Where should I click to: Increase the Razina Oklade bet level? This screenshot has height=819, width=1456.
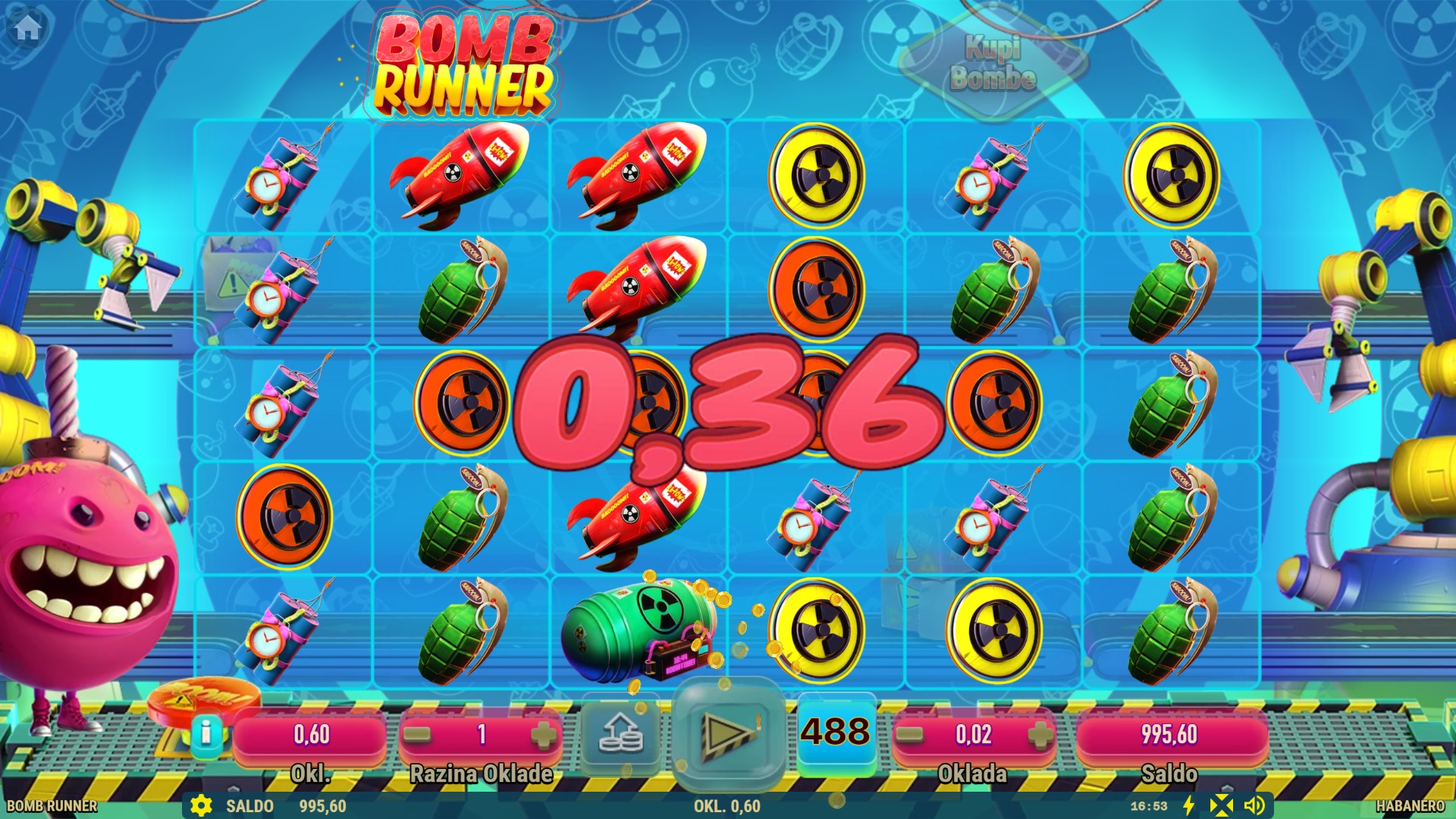point(543,734)
